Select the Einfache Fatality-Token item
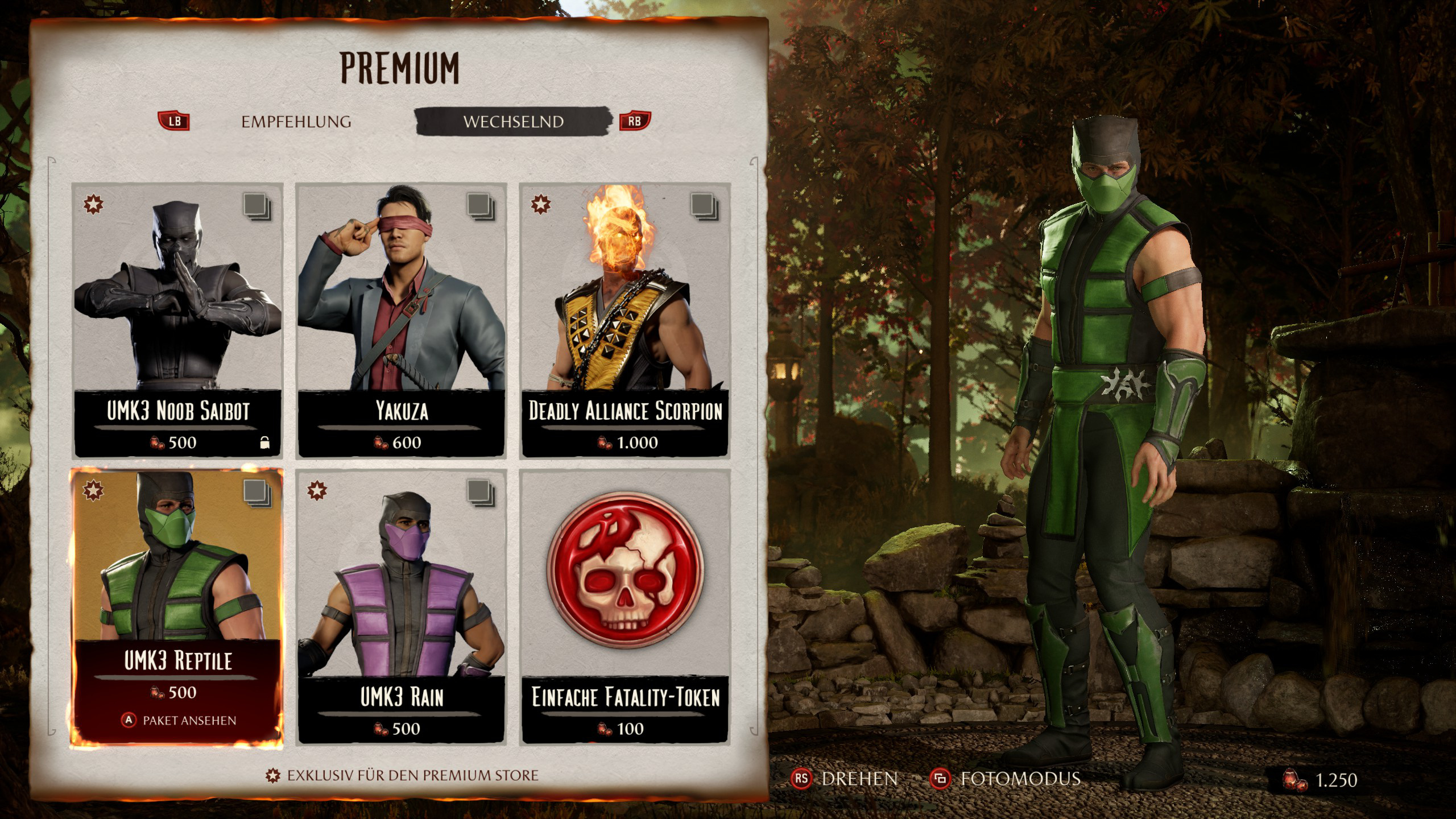This screenshot has height=819, width=1456. coord(625,606)
